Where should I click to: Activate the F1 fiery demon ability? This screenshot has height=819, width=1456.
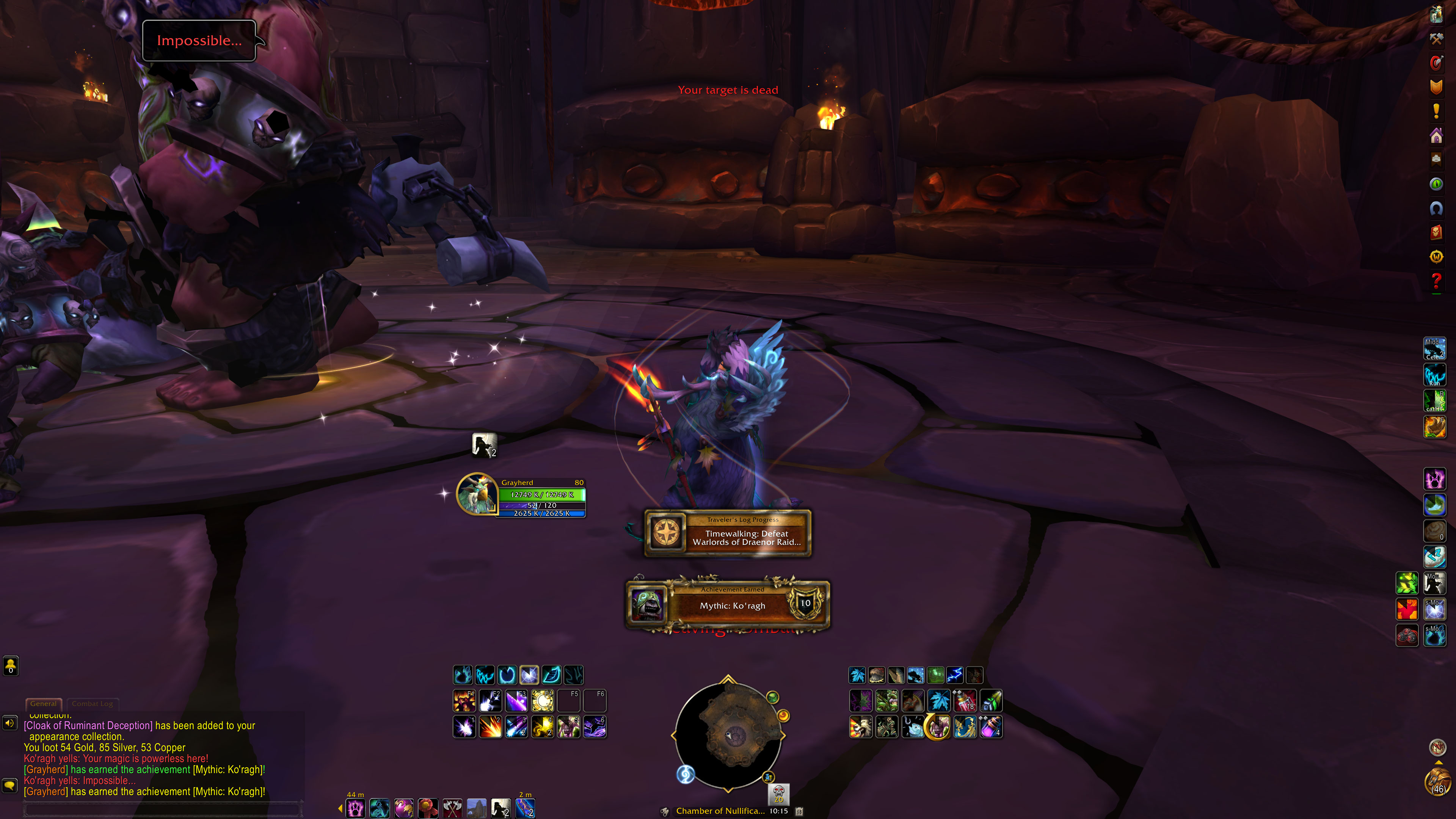tap(464, 701)
